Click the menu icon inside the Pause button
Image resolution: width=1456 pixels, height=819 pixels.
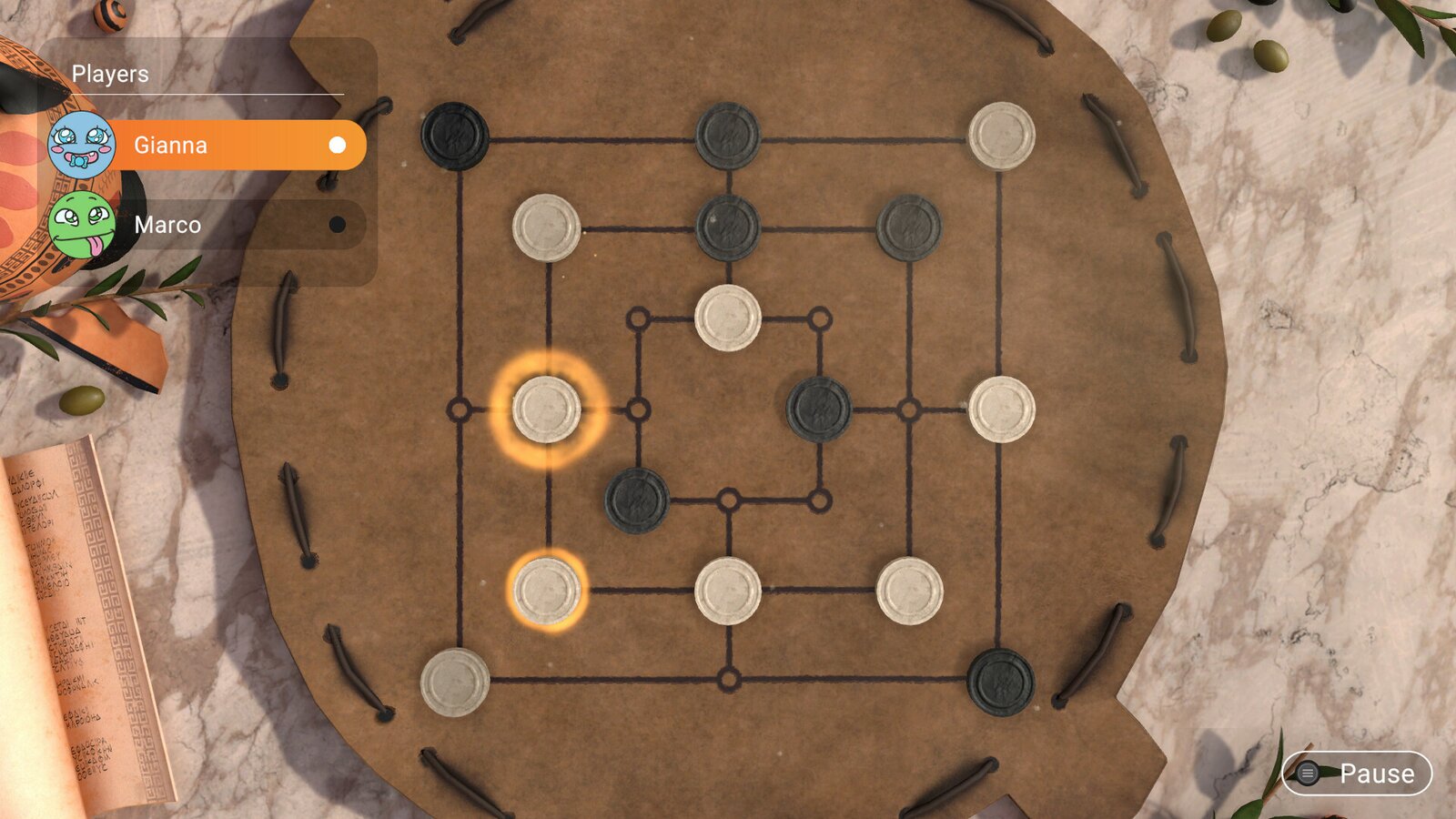[x=1307, y=774]
